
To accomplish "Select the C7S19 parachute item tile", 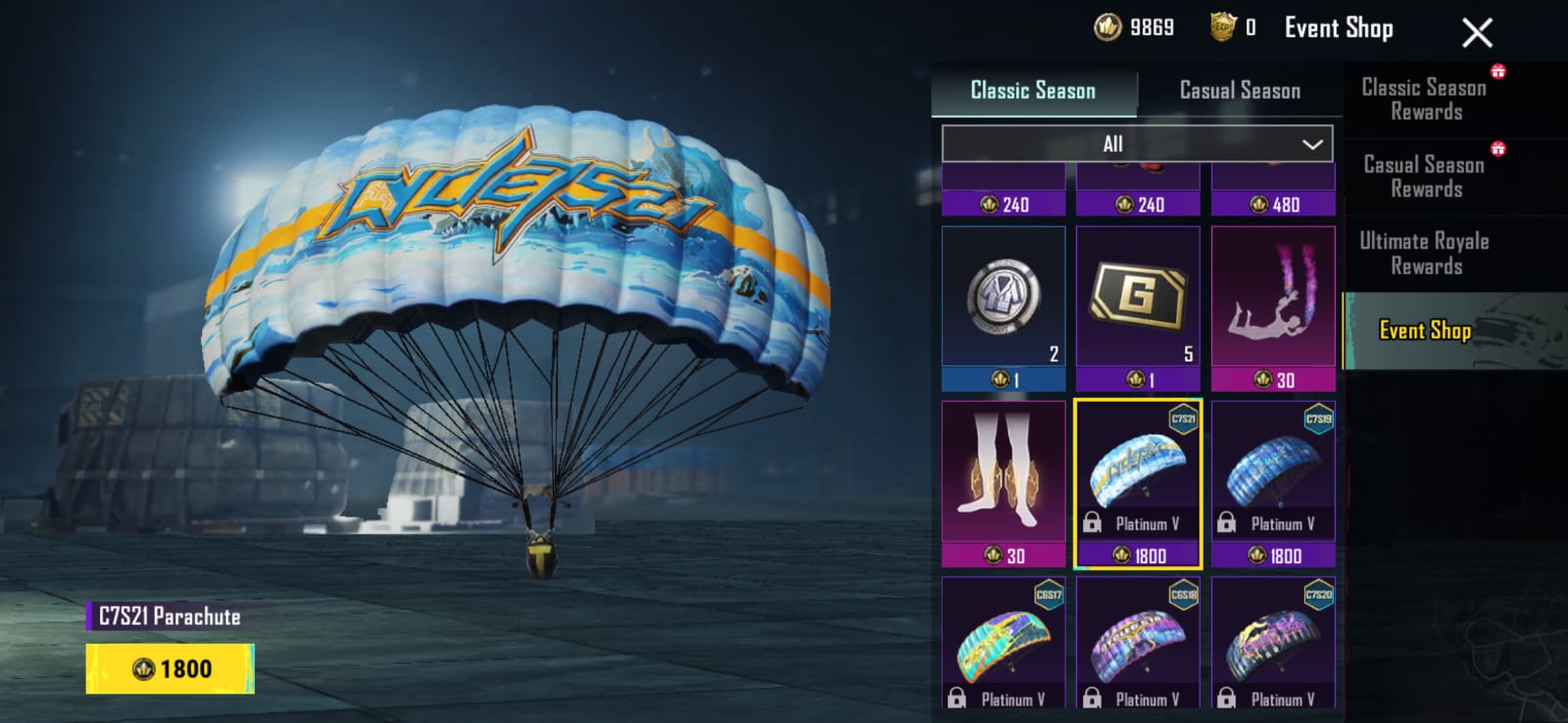I will click(1273, 483).
